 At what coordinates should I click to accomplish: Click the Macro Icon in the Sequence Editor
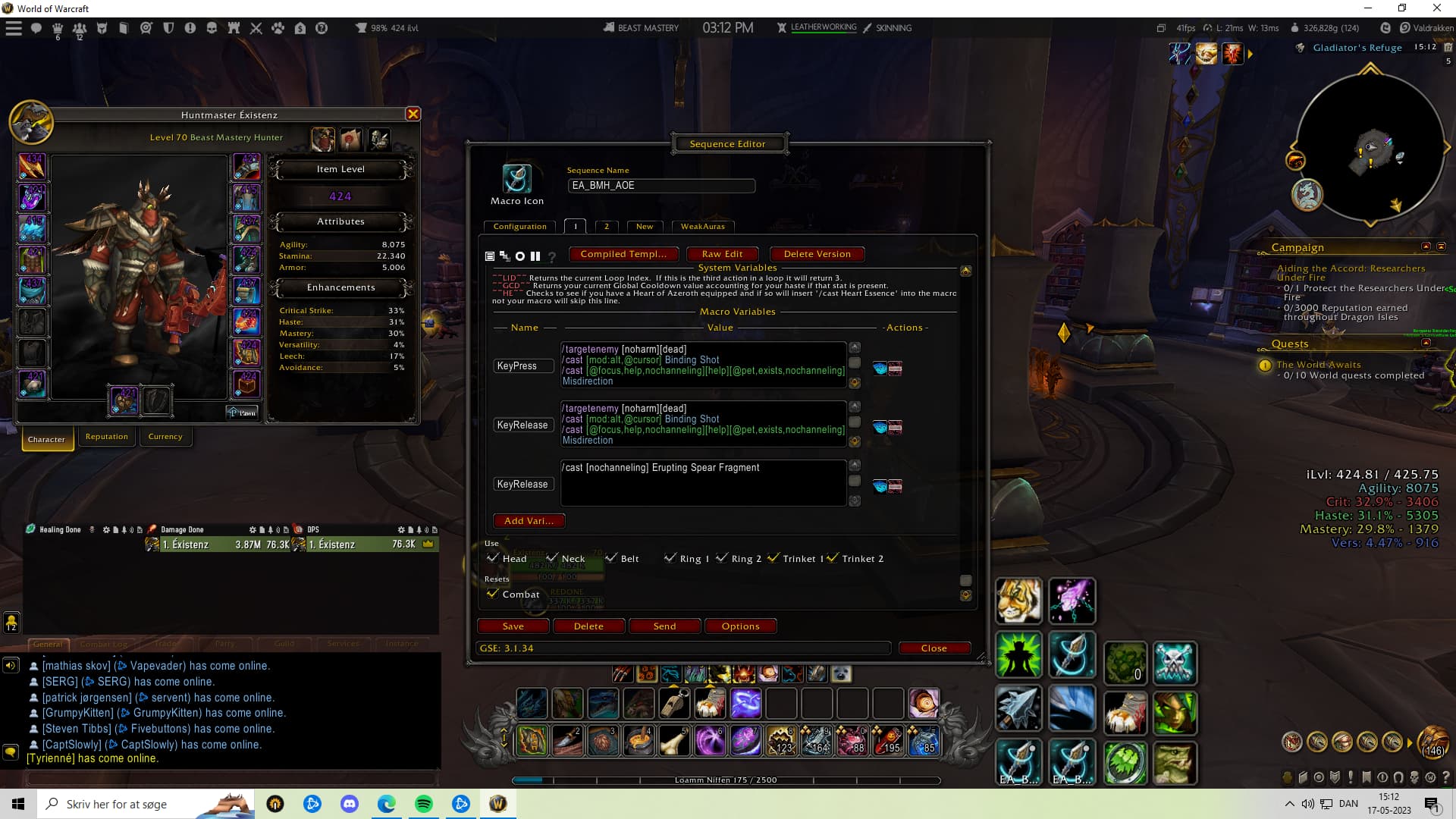(x=517, y=180)
